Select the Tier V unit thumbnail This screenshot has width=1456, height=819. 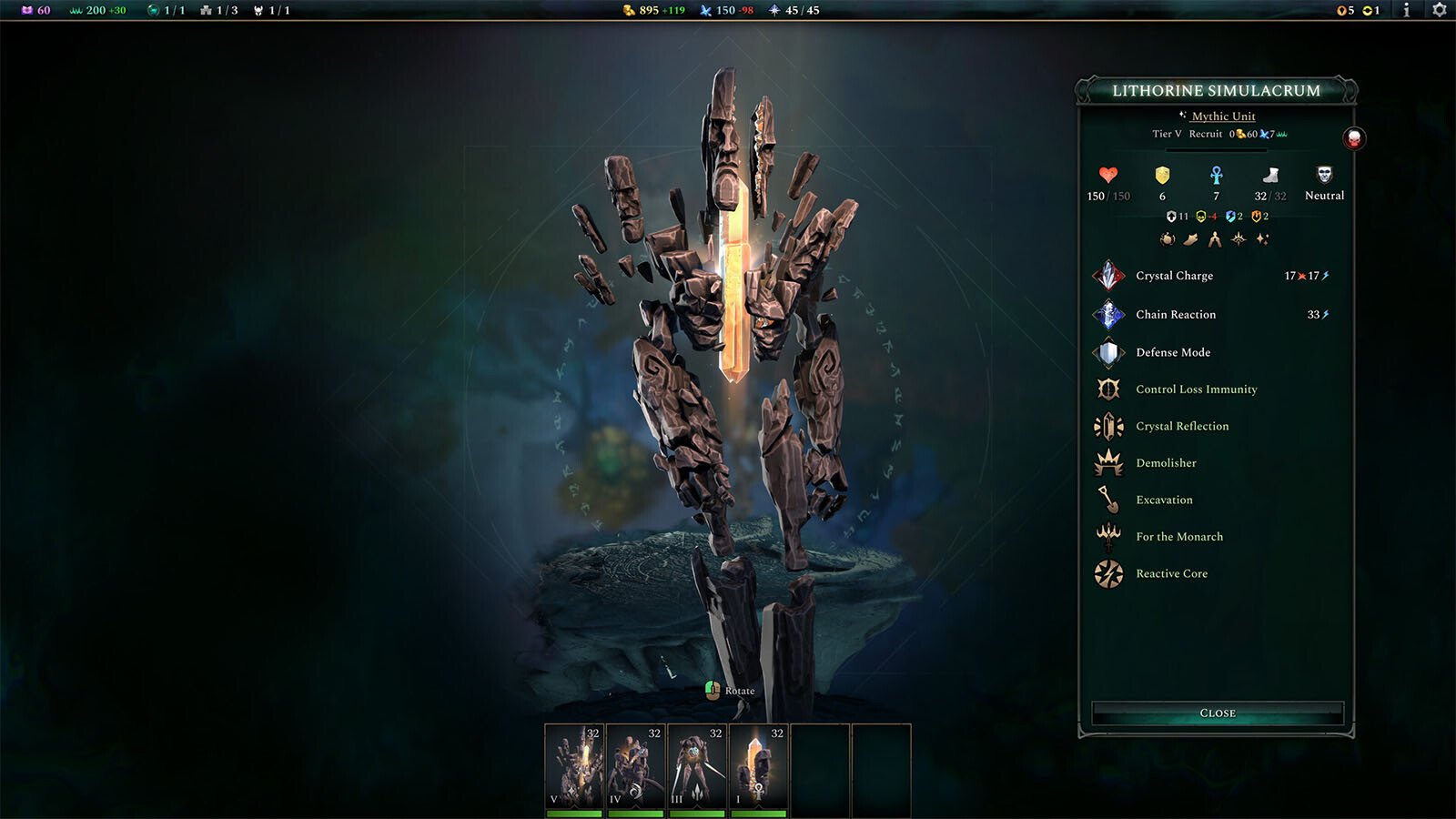tap(574, 764)
